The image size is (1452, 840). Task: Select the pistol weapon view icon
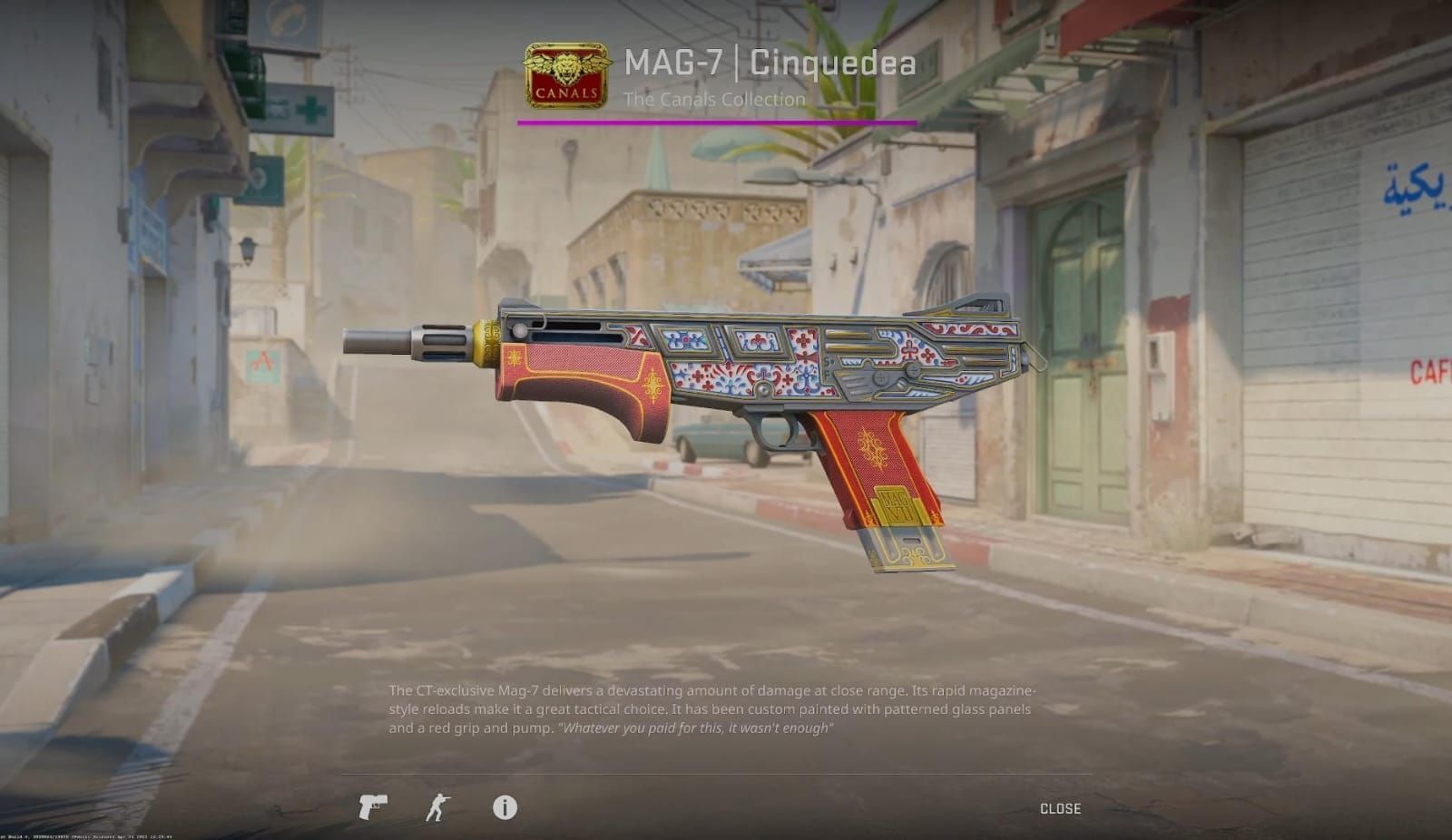(375, 808)
